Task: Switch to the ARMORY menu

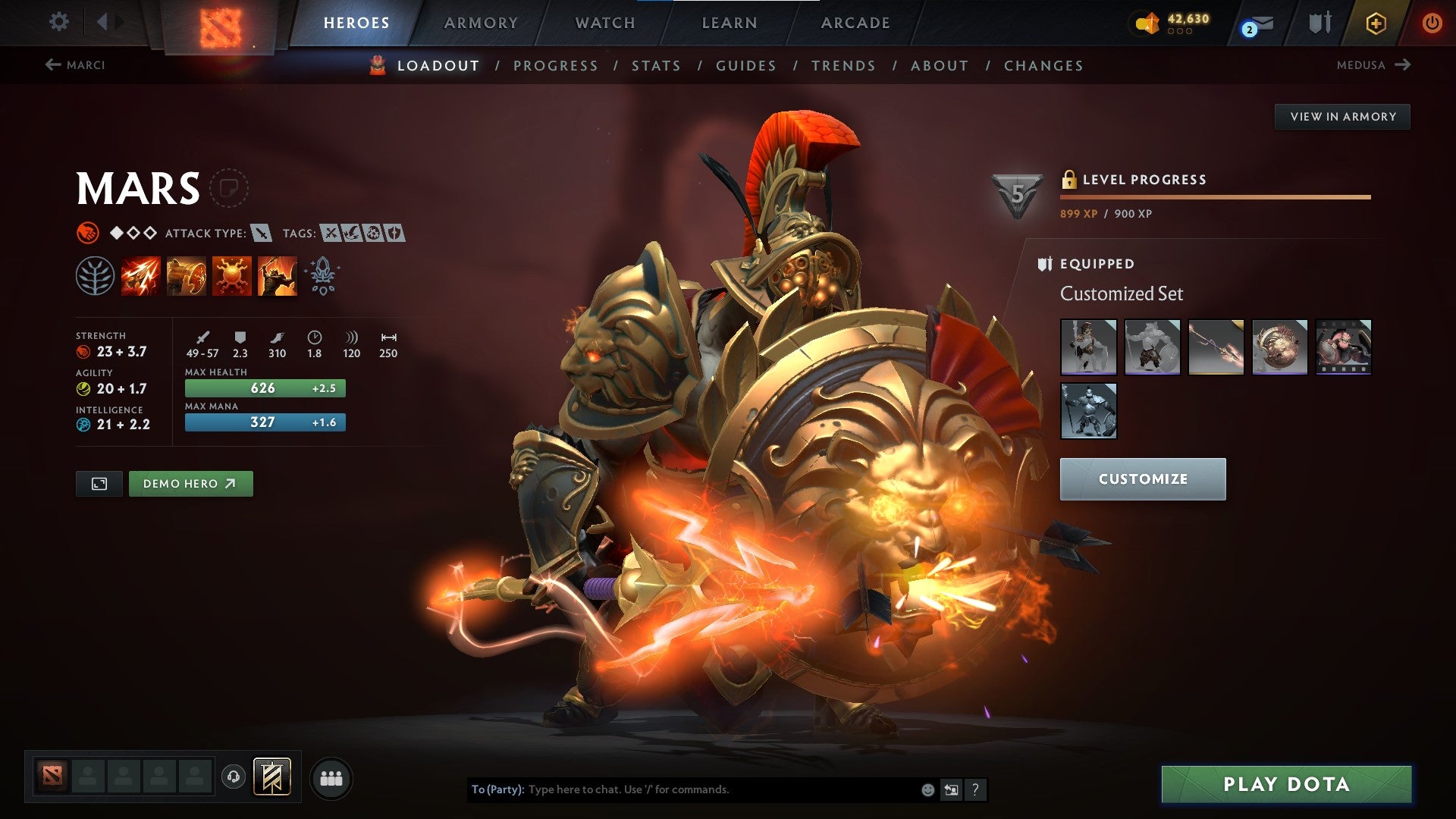Action: tap(481, 23)
